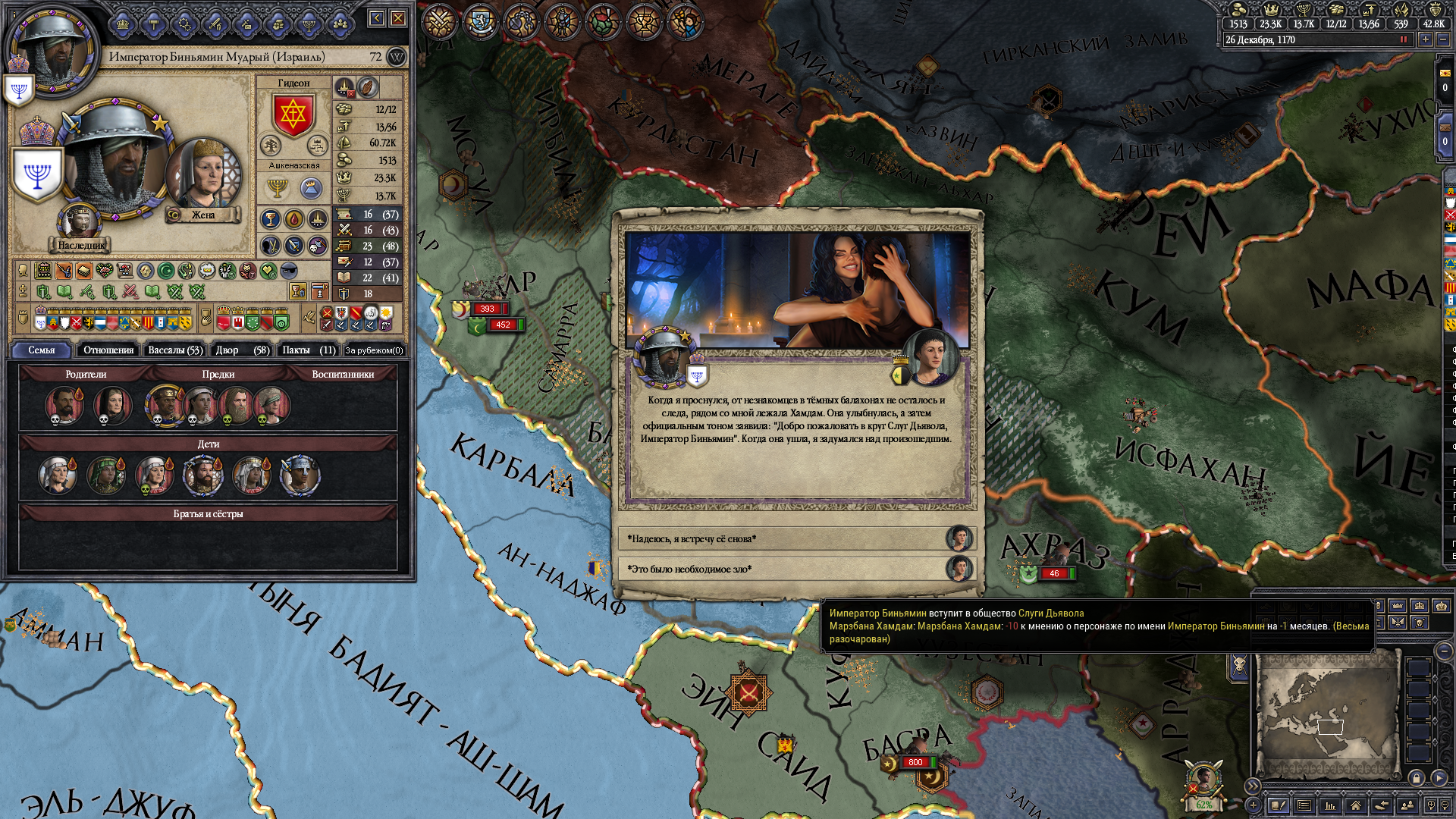Increase game speed with the plus button

[x=1426, y=40]
